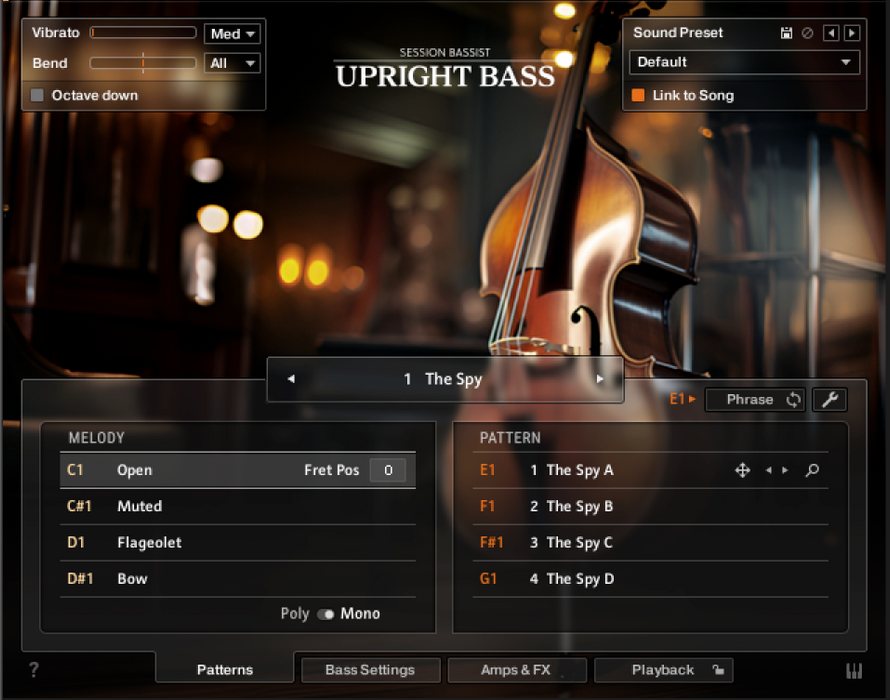The height and width of the screenshot is (700, 890).
Task: Switch to the Bass Settings tab
Action: pos(370,670)
